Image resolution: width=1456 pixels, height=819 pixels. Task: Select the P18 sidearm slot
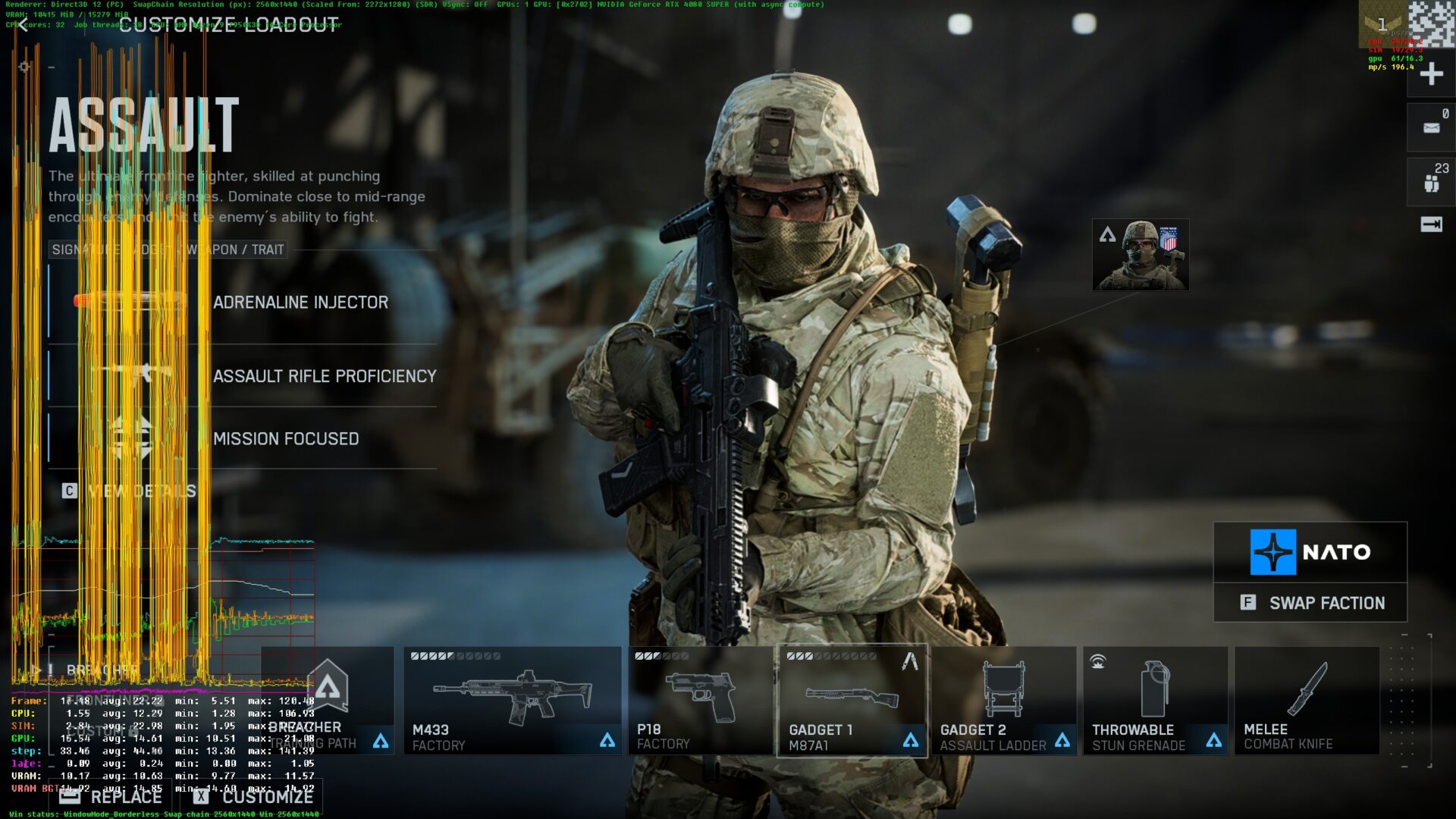tap(700, 700)
